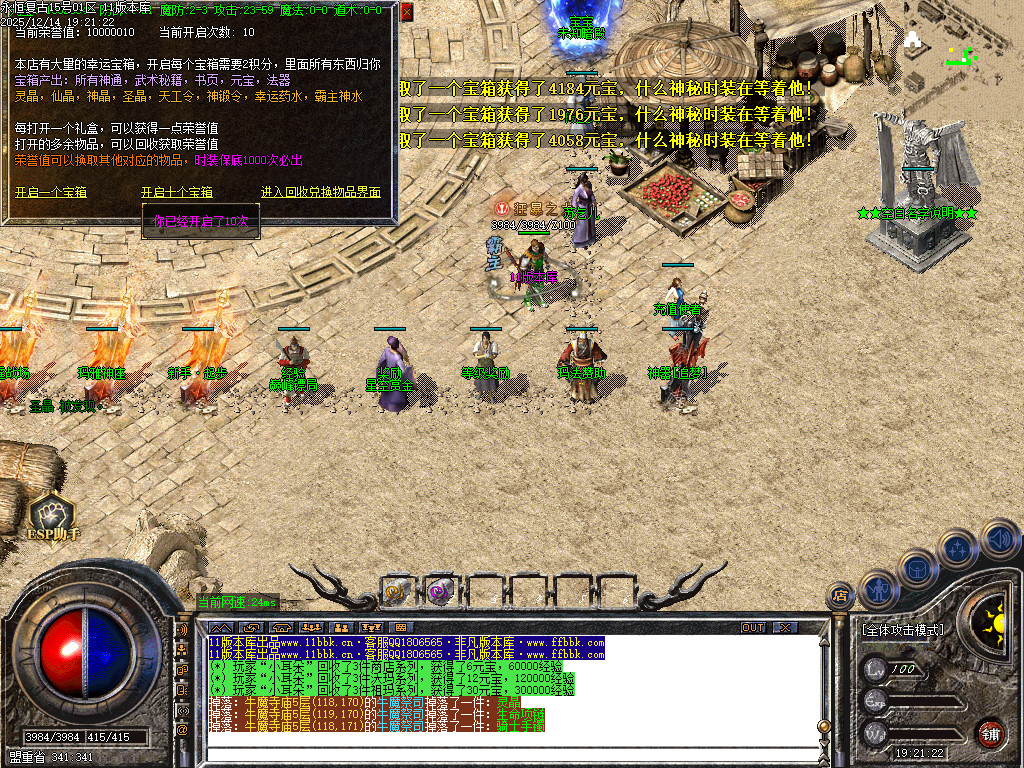Select the 开启十个宝箱 option
1024x768 pixels.
point(177,192)
